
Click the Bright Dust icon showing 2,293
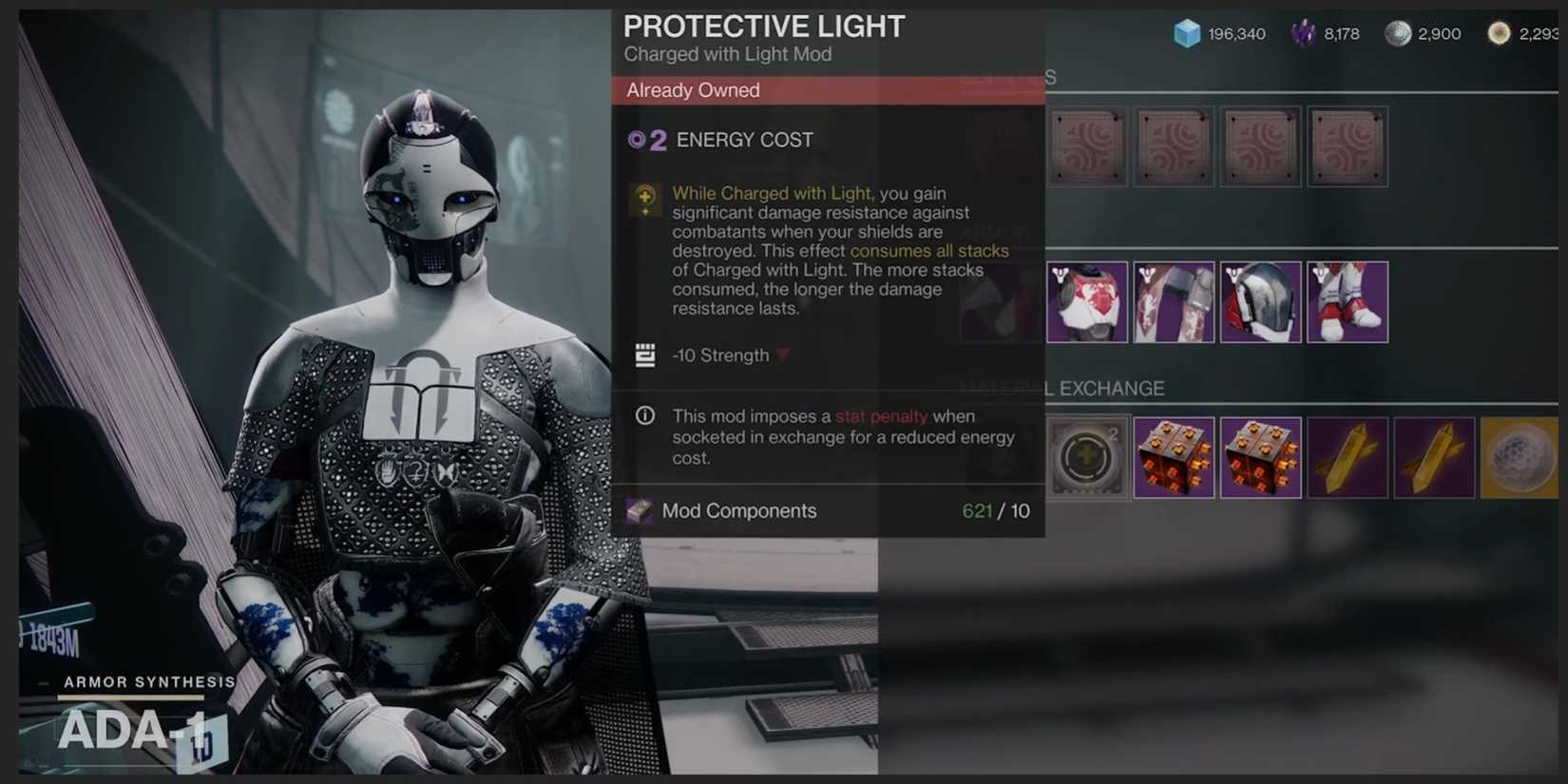[x=1500, y=32]
